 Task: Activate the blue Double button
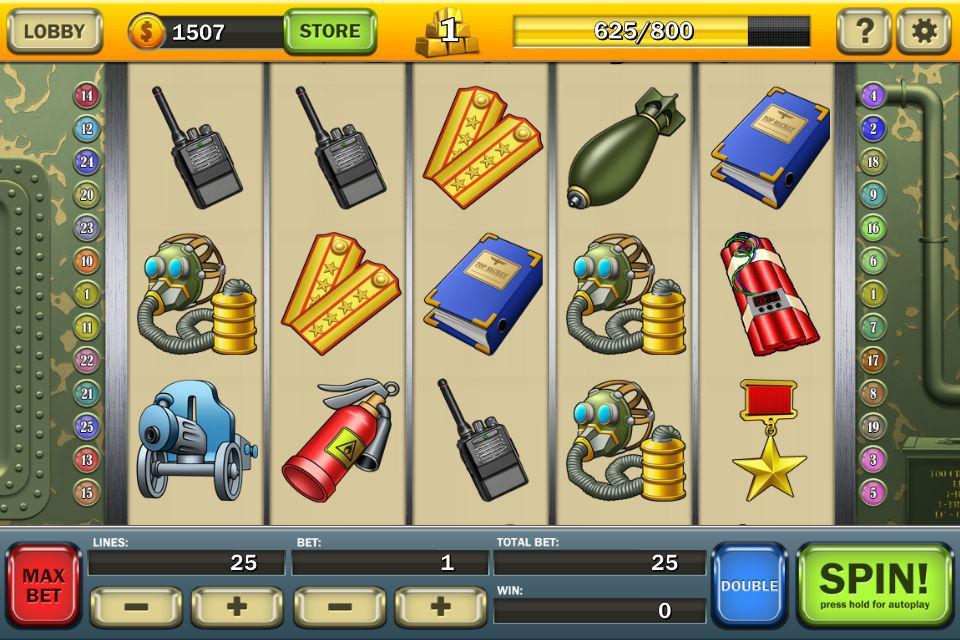749,586
